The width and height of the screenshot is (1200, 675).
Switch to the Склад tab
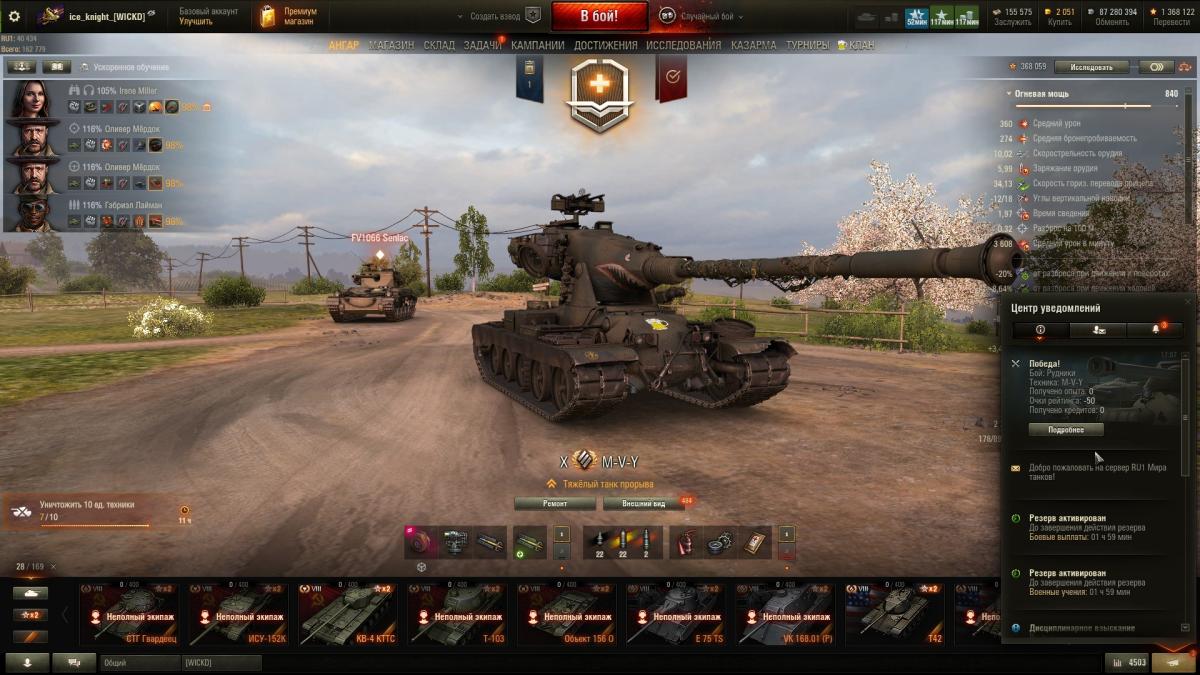click(439, 45)
